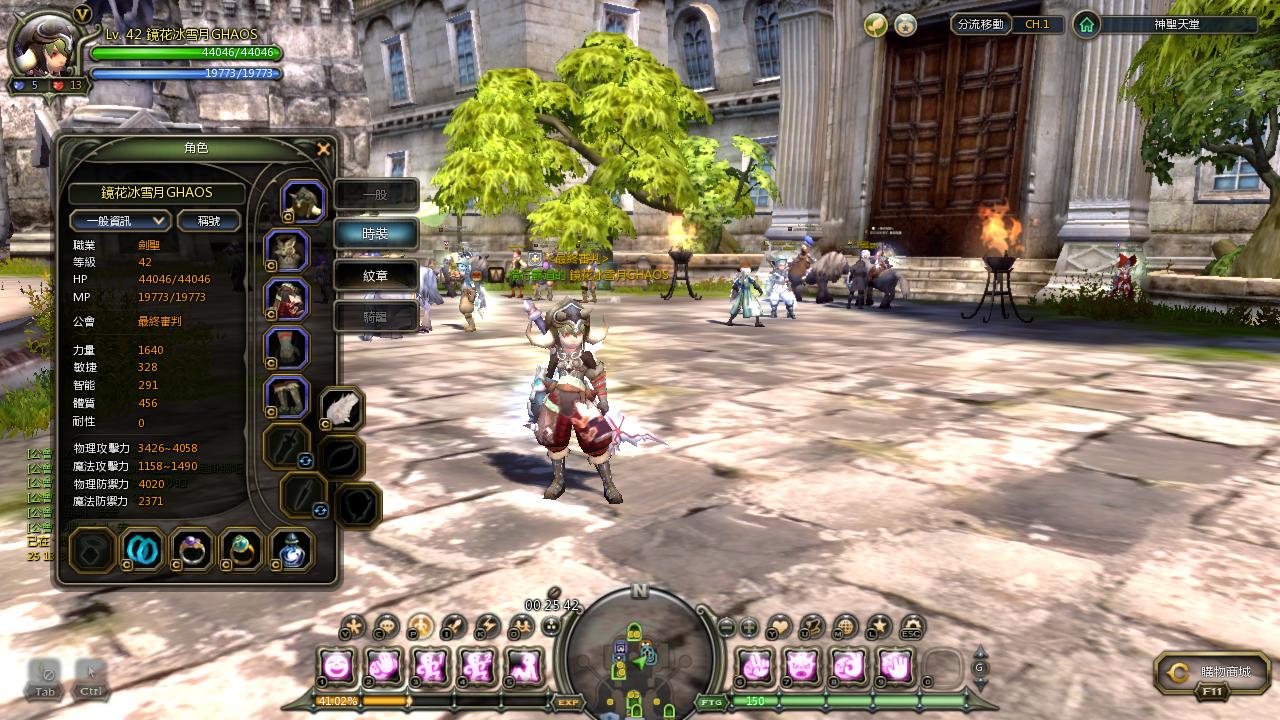Viewport: 1280px width, 720px height.
Task: Select the purple gem ring slot
Action: (191, 549)
